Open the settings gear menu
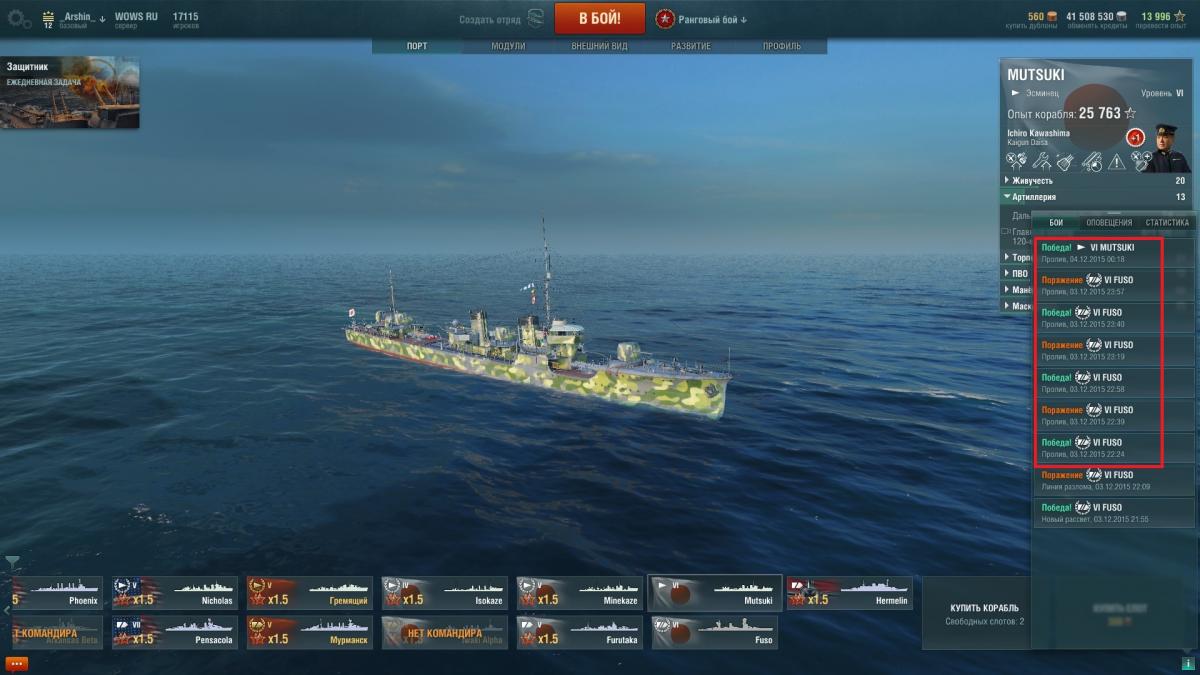 click(x=19, y=18)
